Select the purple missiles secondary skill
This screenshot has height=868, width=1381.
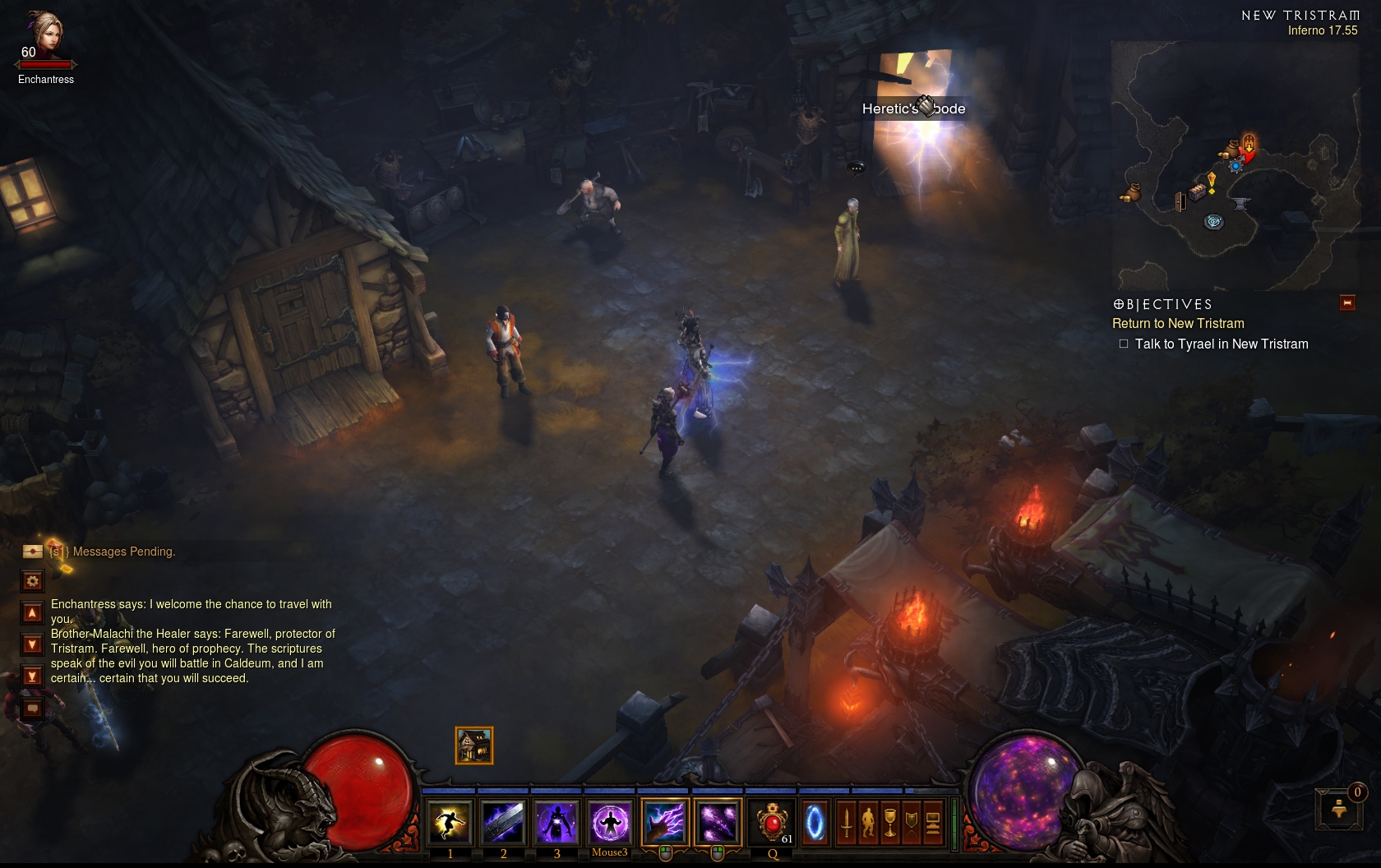coord(717,821)
